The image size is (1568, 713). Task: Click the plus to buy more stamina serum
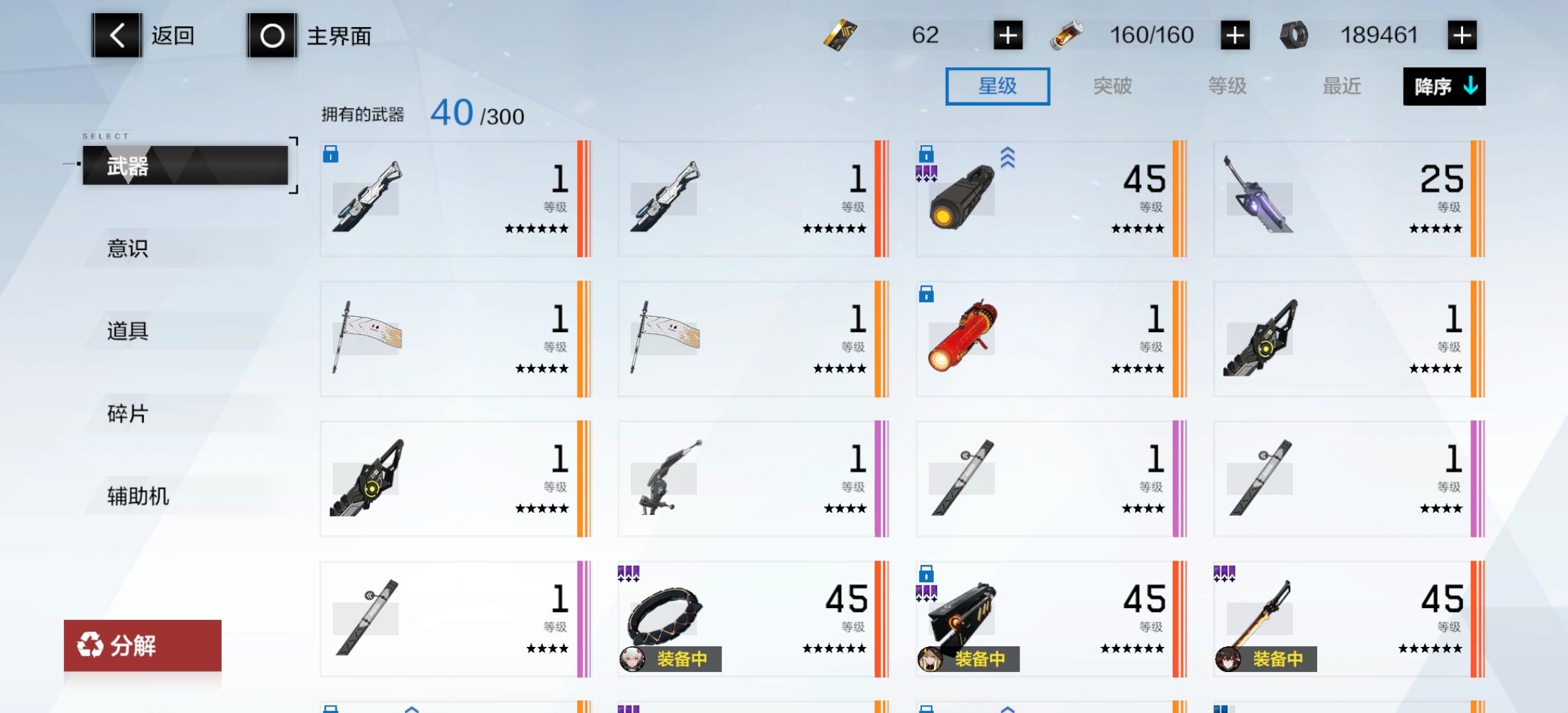1234,34
